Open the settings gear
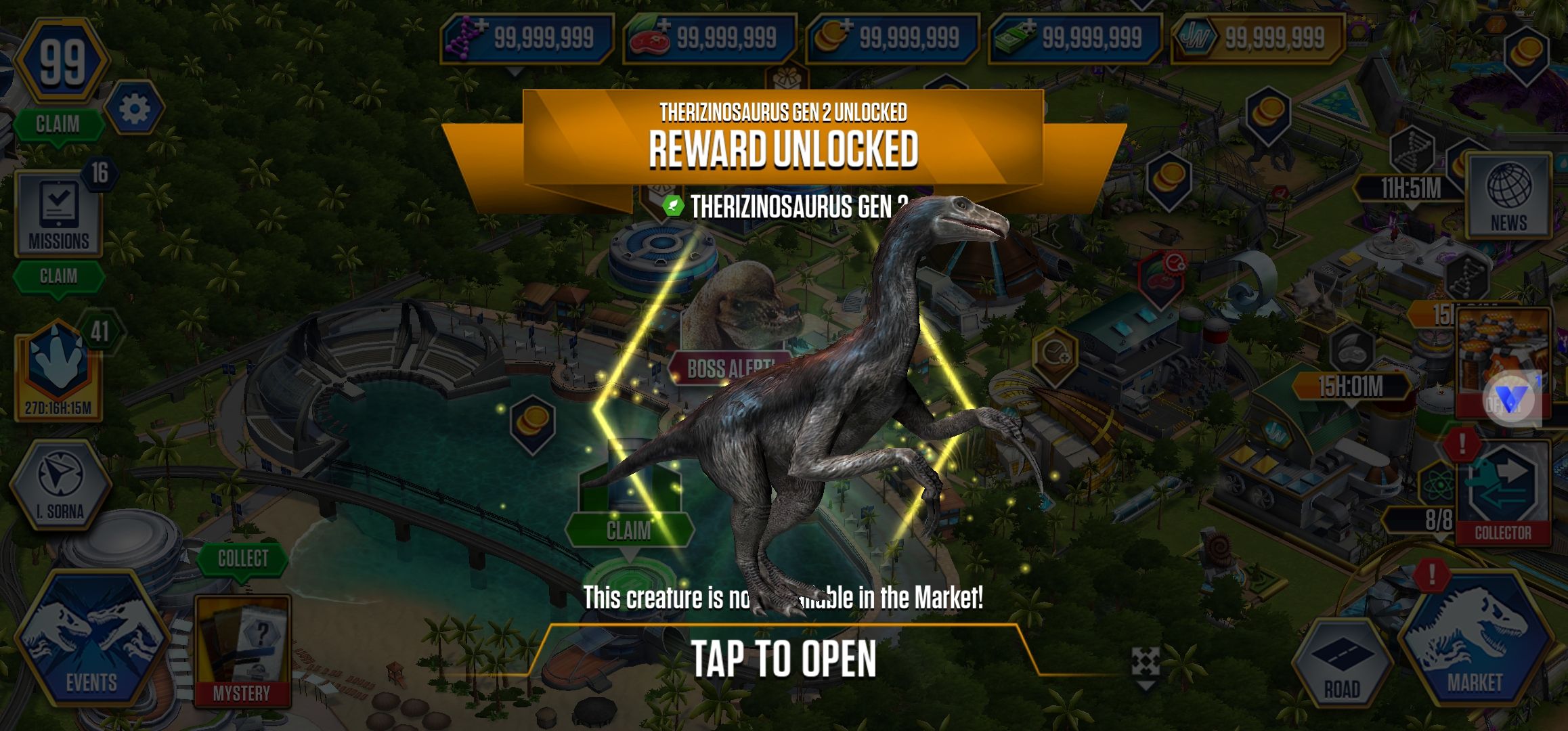 (x=134, y=108)
